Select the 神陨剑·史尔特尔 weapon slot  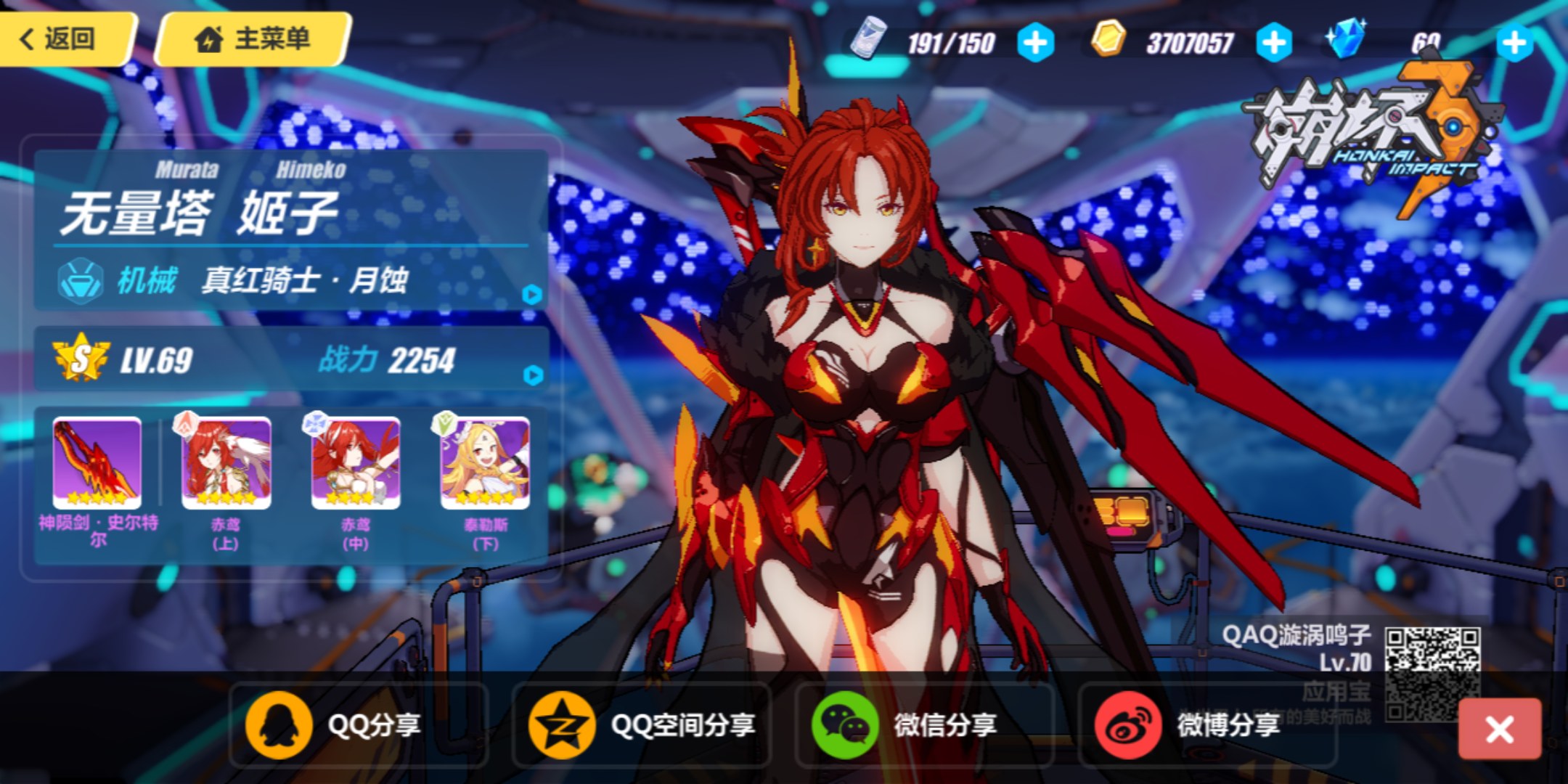click(97, 465)
